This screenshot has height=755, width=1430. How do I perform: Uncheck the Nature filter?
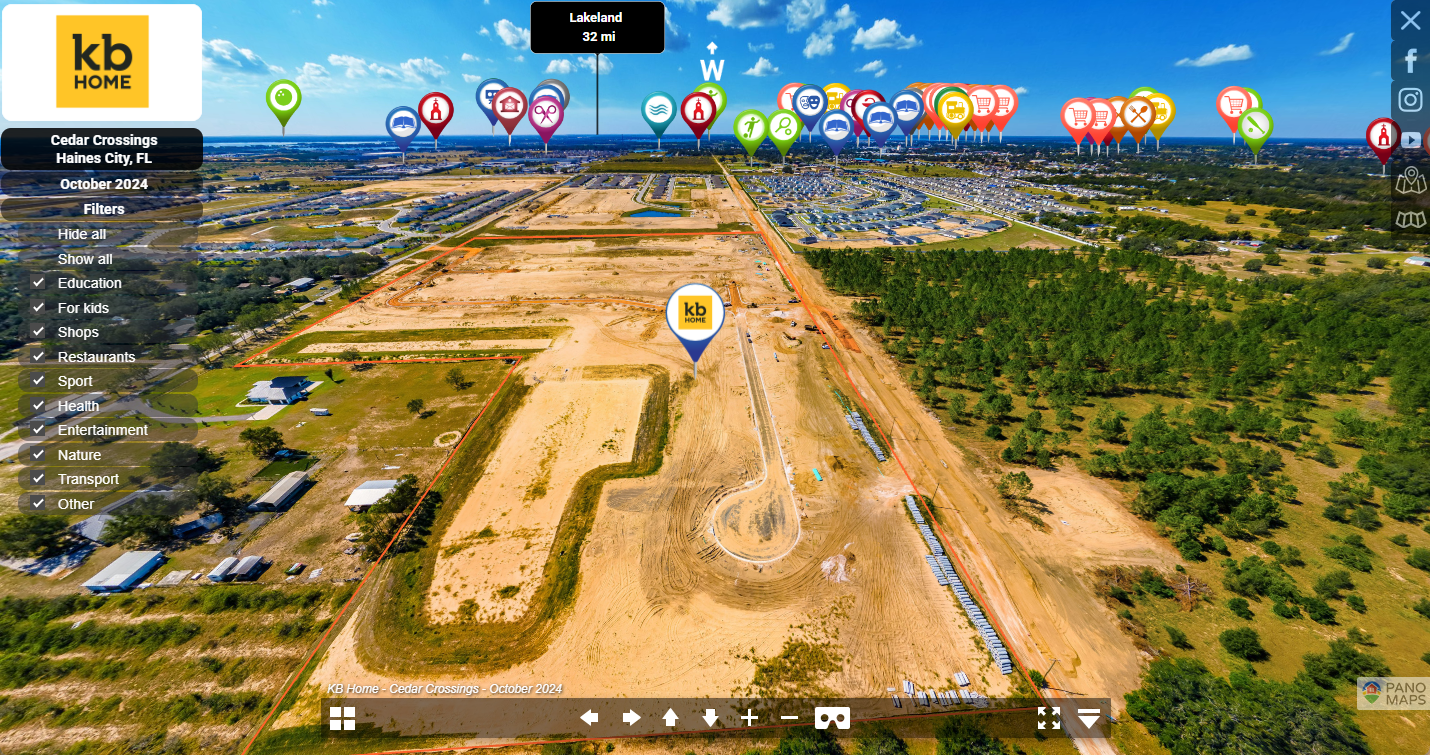click(x=38, y=455)
